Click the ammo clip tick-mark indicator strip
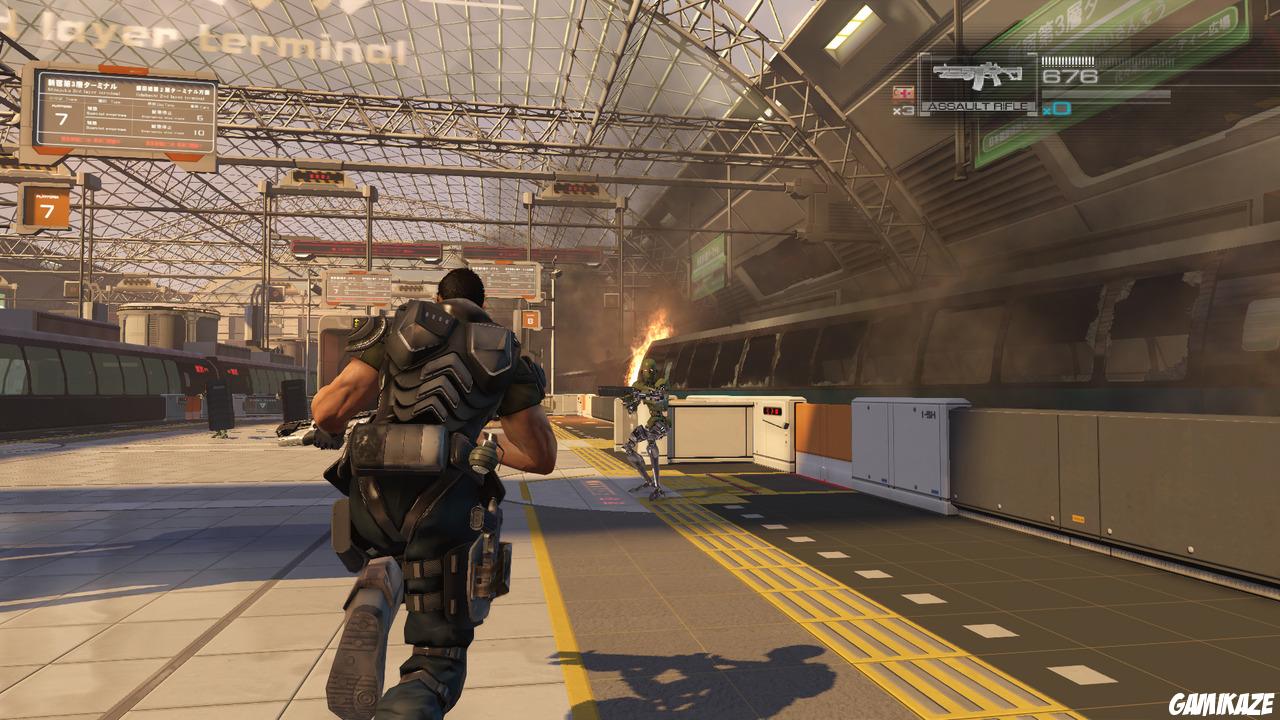Image resolution: width=1280 pixels, height=720 pixels. (x=1068, y=61)
